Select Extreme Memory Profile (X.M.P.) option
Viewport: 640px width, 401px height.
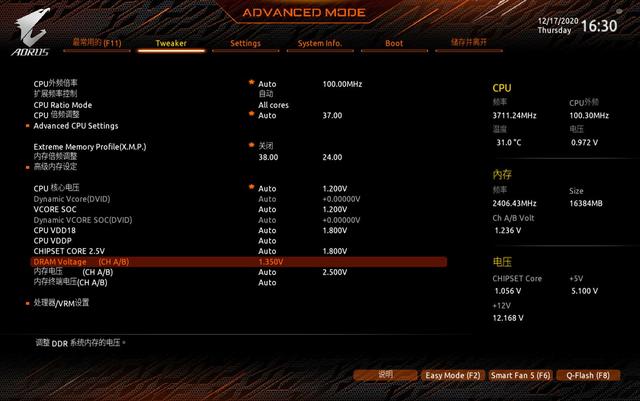pyautogui.click(x=90, y=147)
